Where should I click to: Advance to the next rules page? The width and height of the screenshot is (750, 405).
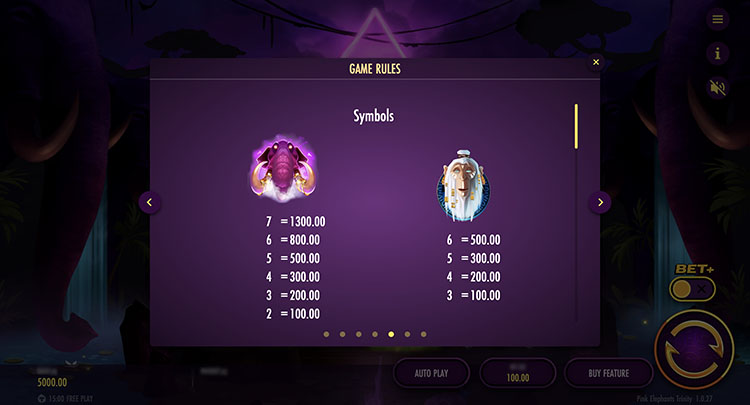(x=600, y=202)
